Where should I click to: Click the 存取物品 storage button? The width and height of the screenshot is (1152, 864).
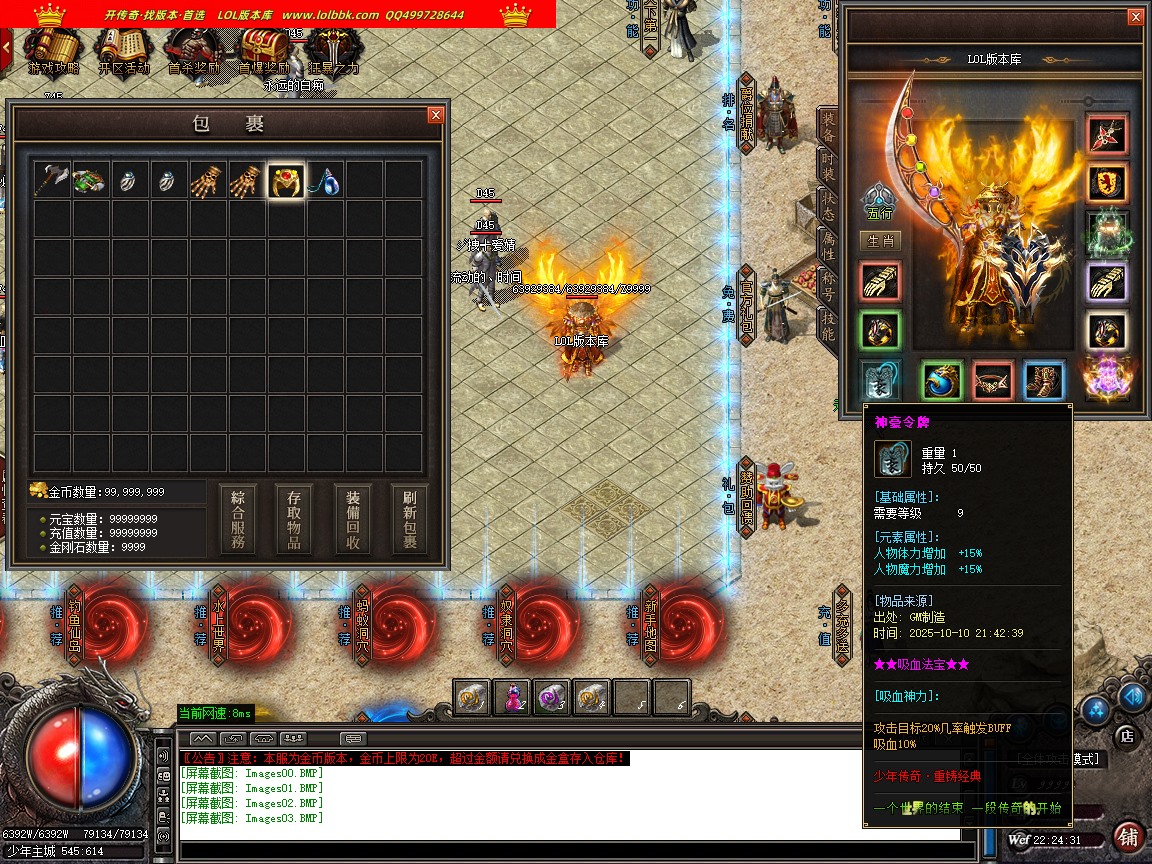295,520
